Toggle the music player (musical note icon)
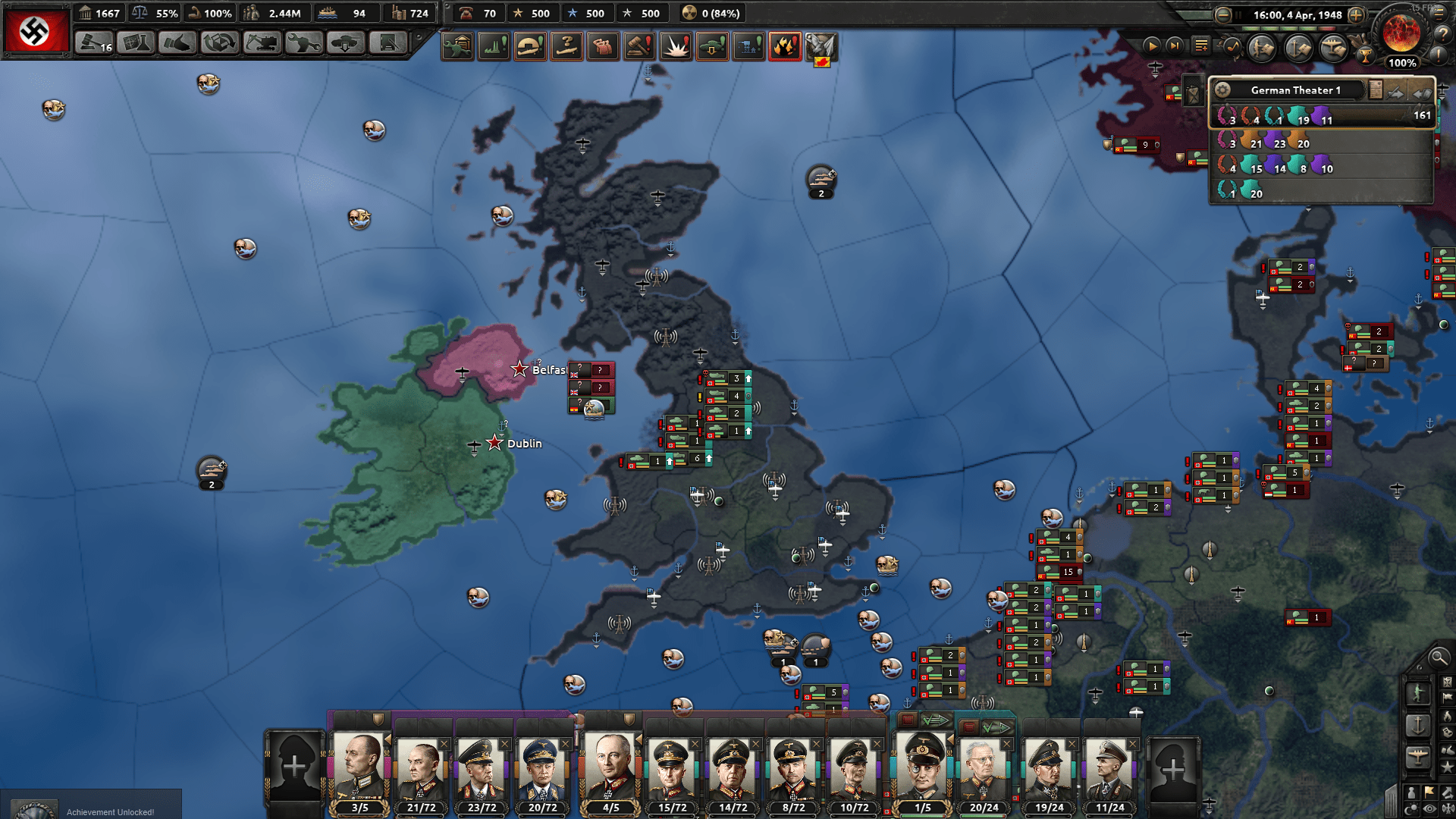The width and height of the screenshot is (1456, 819). pos(1232,47)
